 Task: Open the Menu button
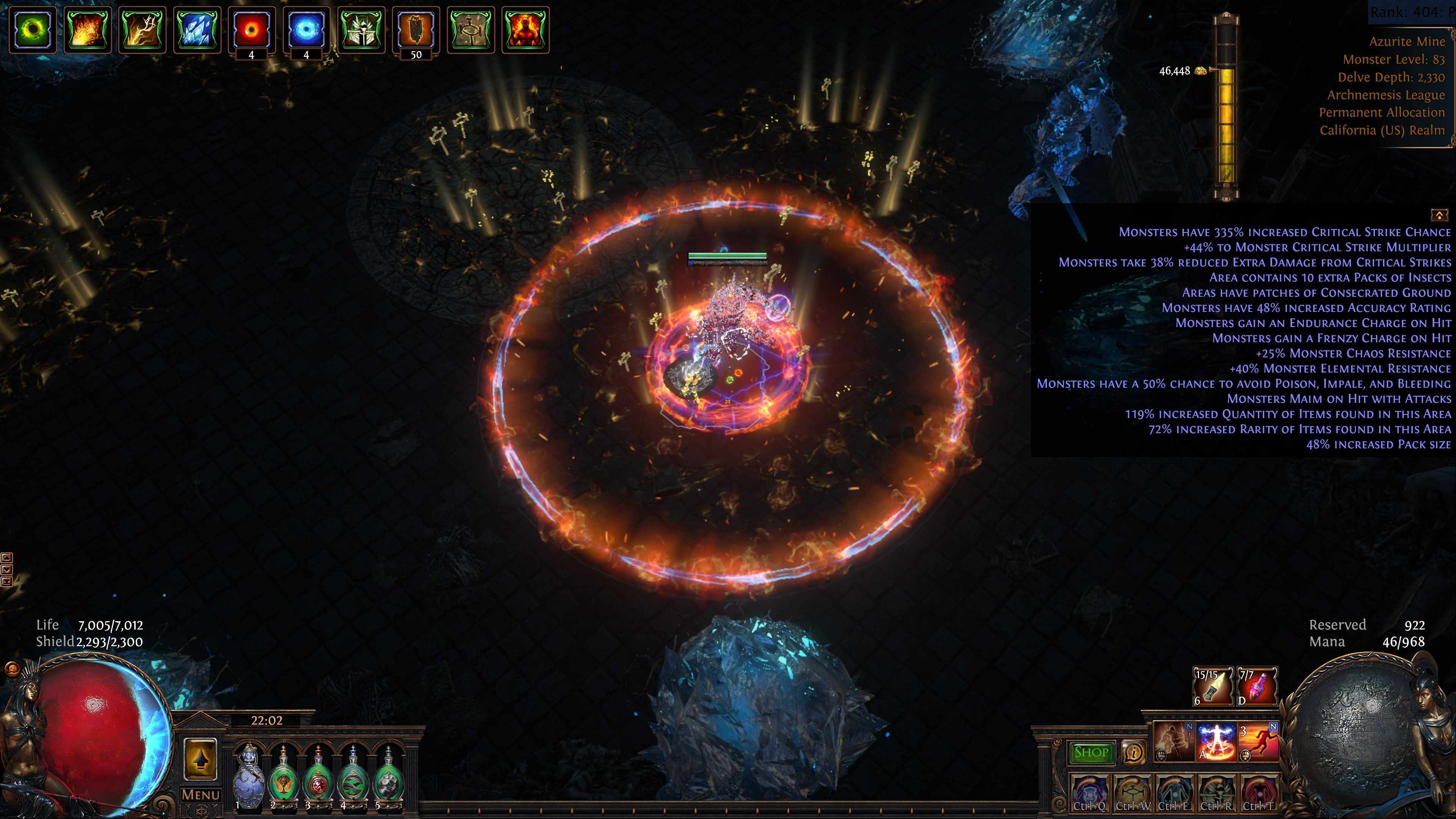click(201, 795)
